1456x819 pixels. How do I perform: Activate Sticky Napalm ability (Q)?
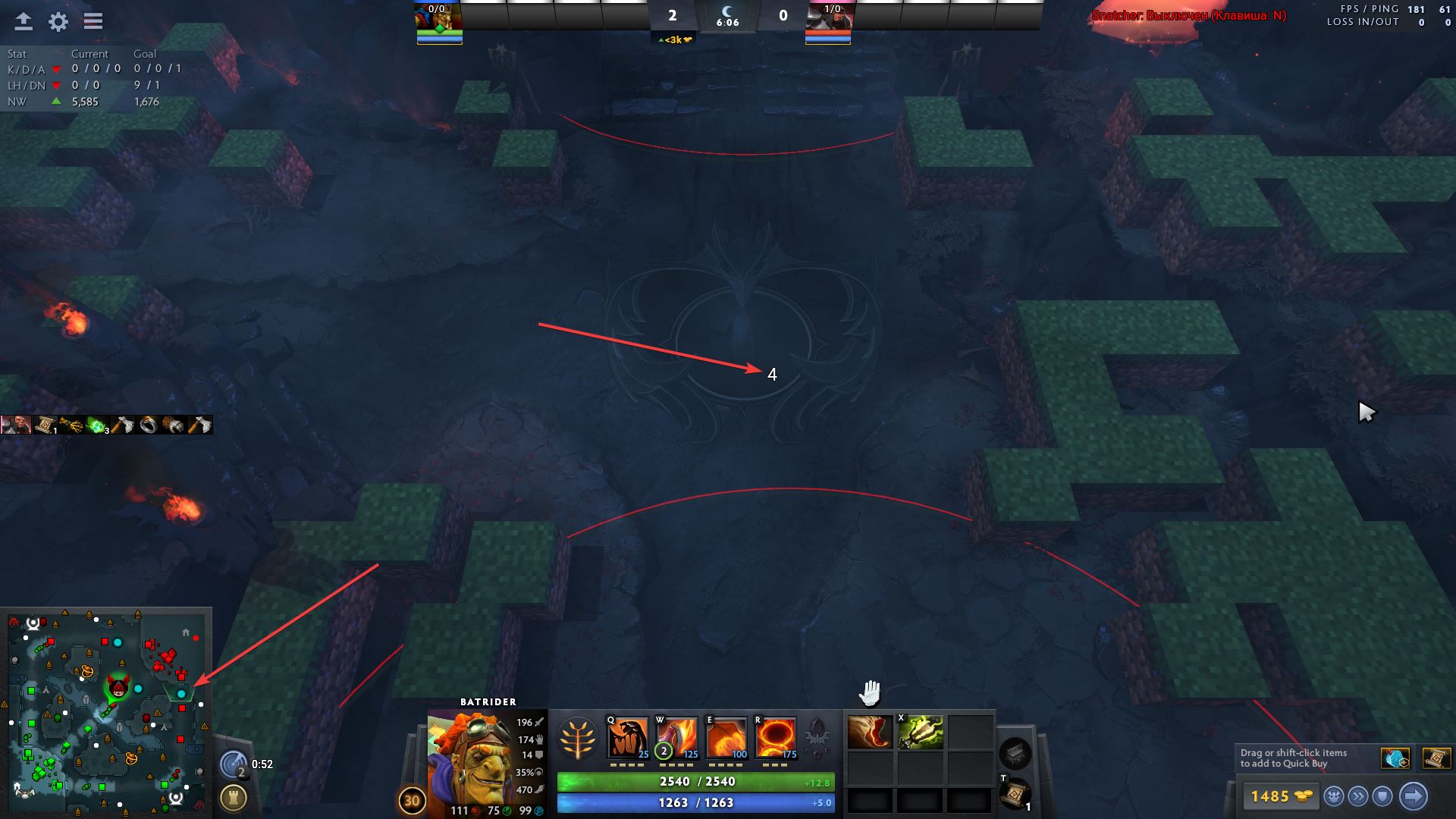(627, 737)
